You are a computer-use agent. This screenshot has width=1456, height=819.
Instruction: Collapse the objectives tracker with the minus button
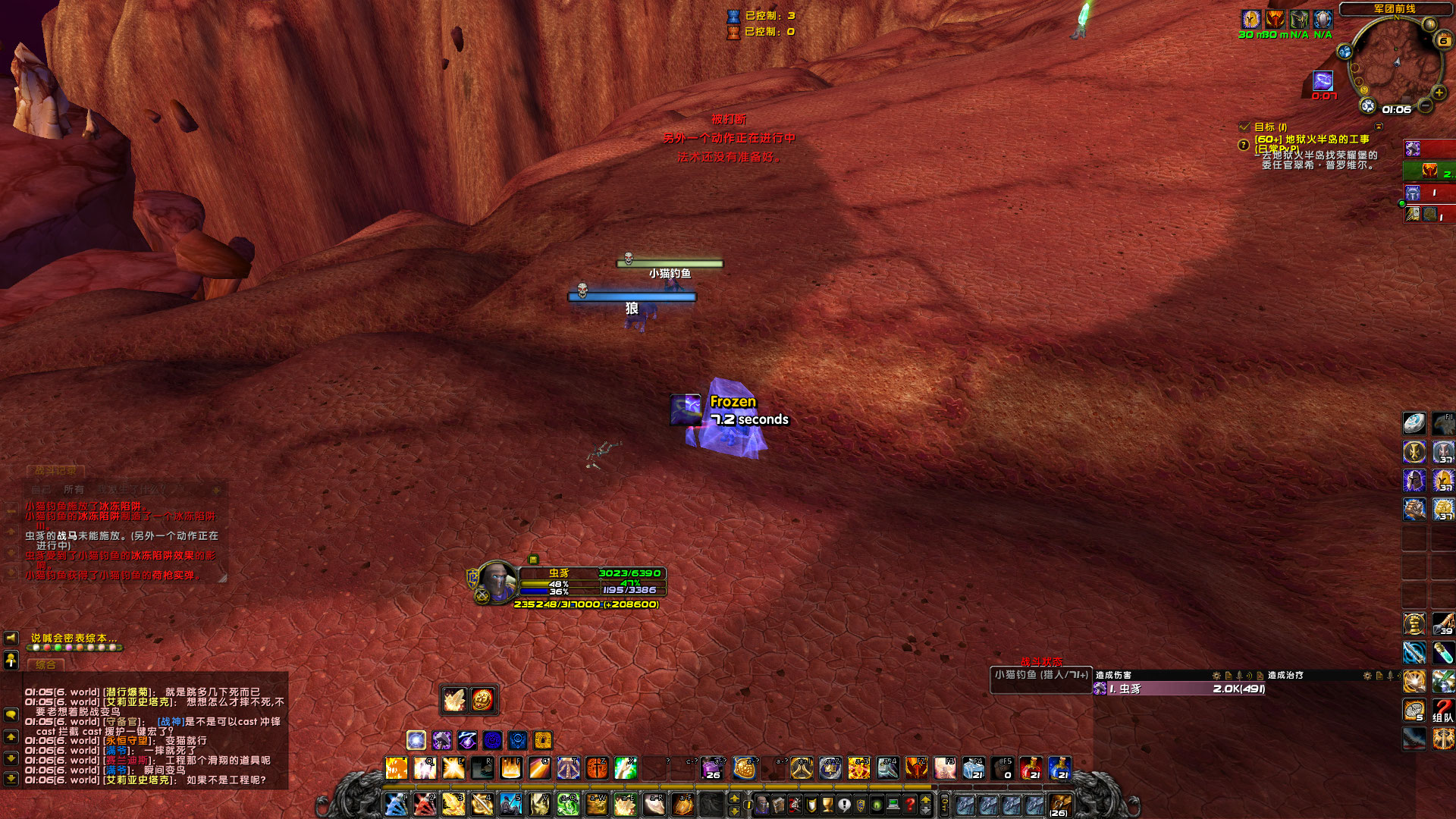pos(1379,127)
